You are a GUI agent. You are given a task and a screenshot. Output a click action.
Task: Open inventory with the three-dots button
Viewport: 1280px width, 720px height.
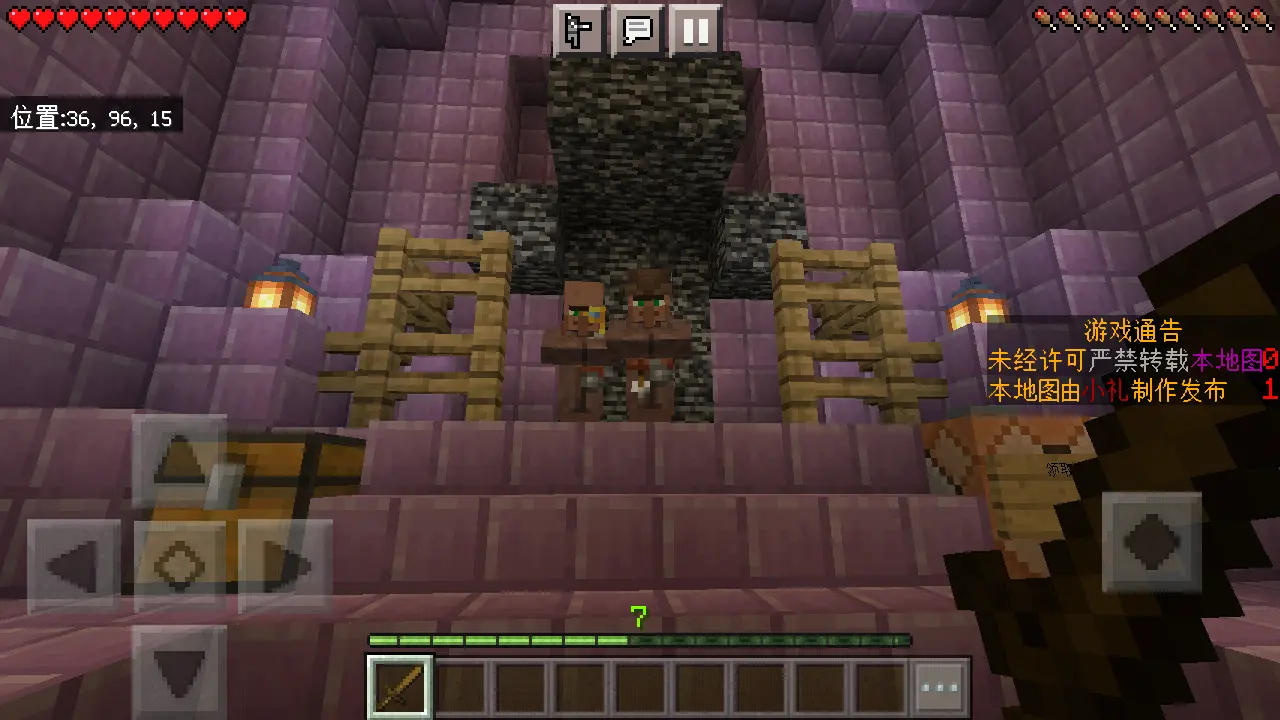point(940,687)
